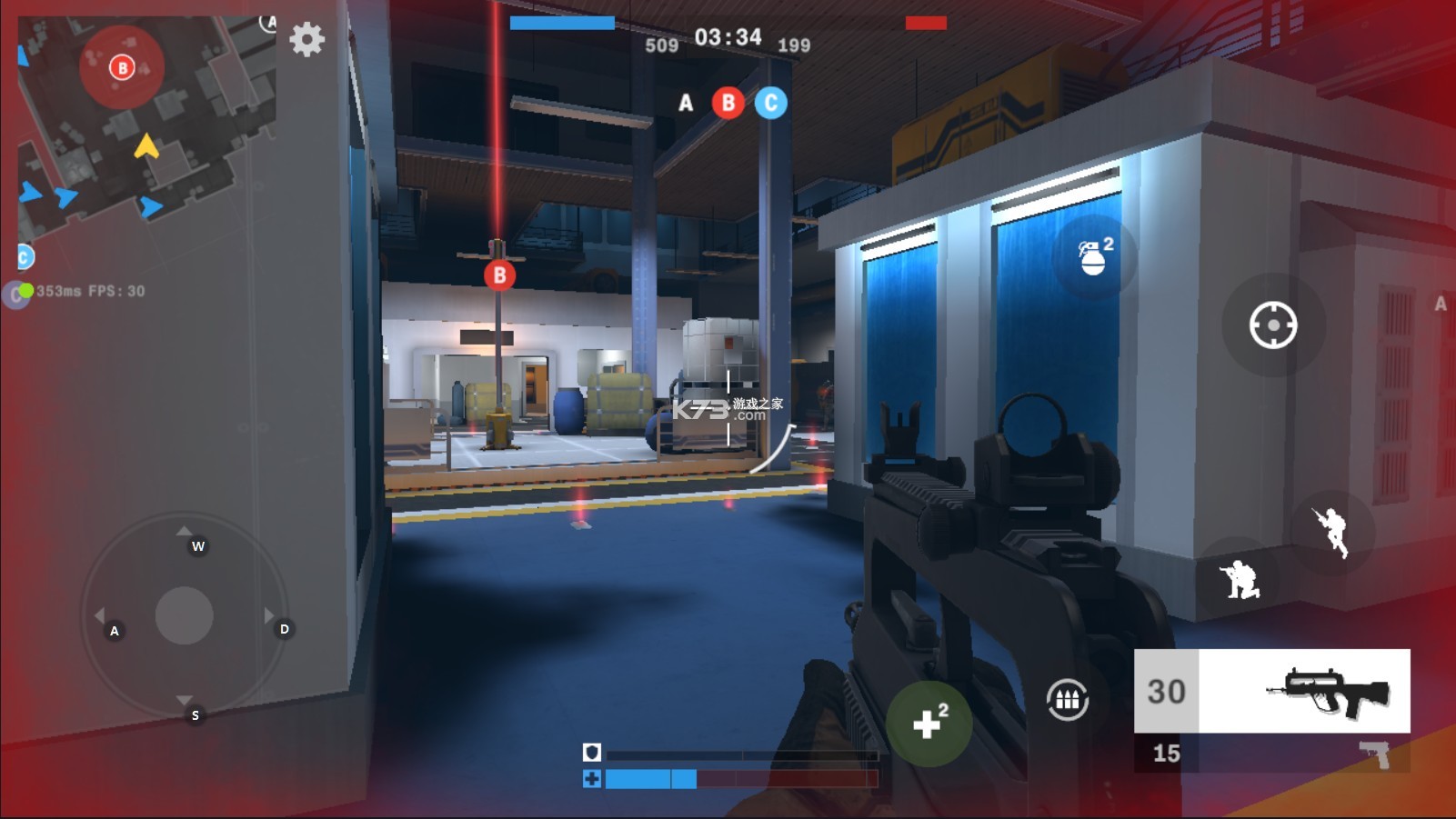The width and height of the screenshot is (1456, 819).
Task: Select objective A indicator on the HUD
Action: tap(684, 104)
